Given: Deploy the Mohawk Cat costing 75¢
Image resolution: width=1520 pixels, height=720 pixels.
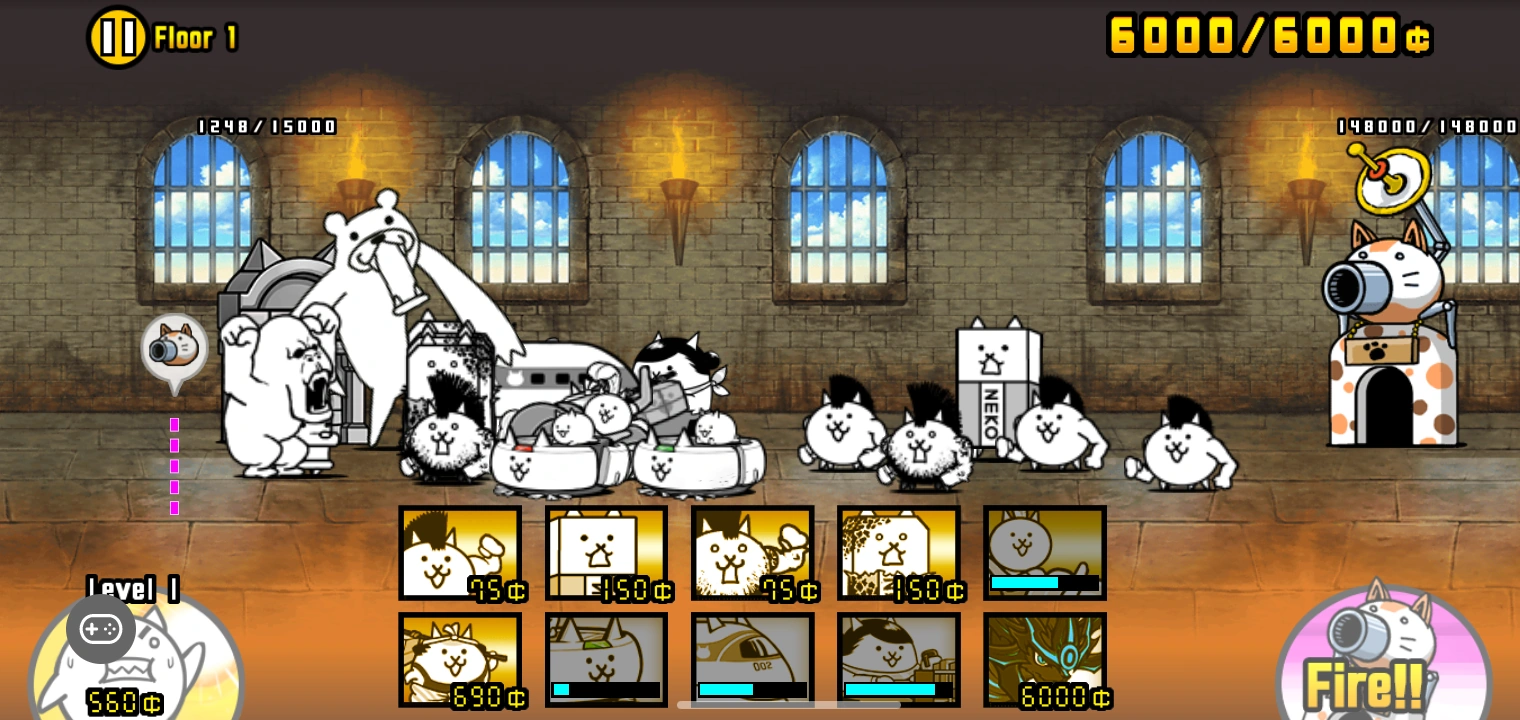Looking at the screenshot, I should (x=460, y=553).
